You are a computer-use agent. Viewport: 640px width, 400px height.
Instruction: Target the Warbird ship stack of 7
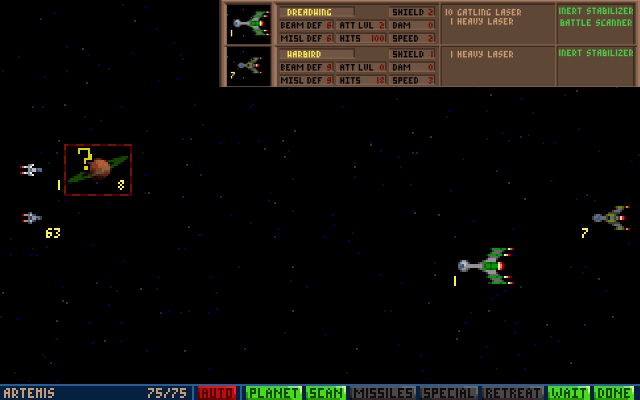(610, 217)
